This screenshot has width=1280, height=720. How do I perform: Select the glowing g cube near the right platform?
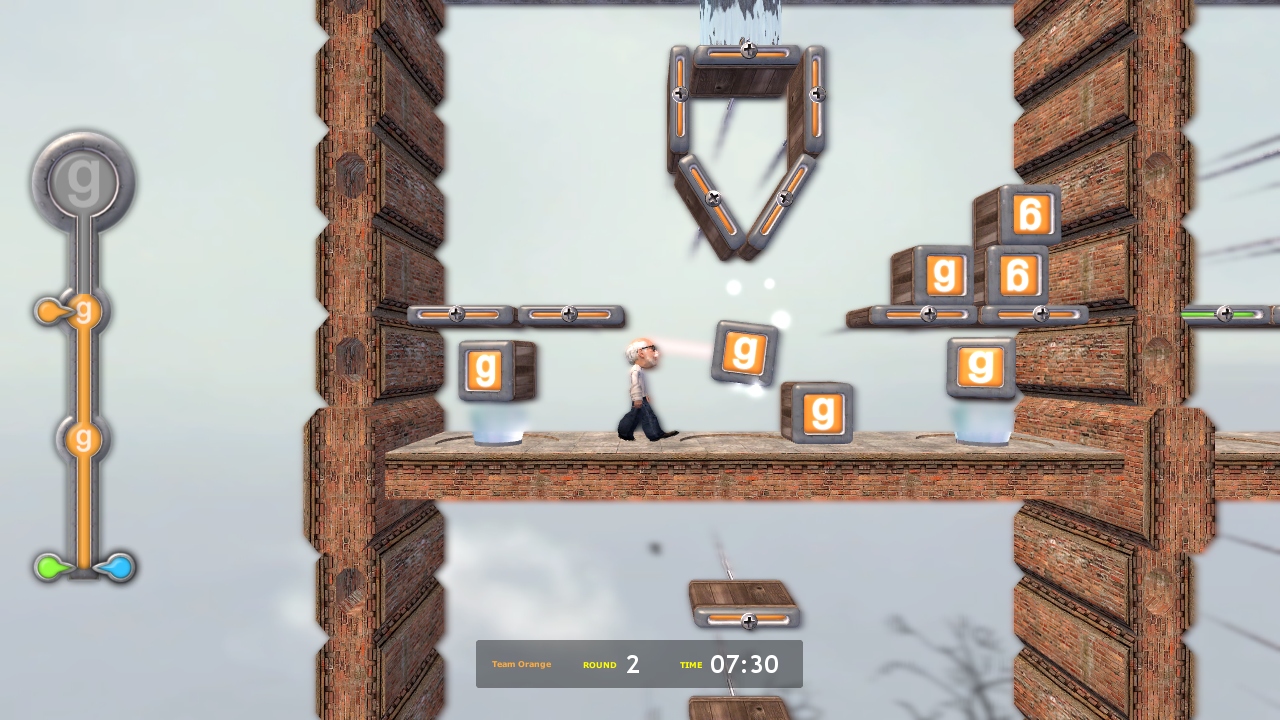click(x=980, y=367)
